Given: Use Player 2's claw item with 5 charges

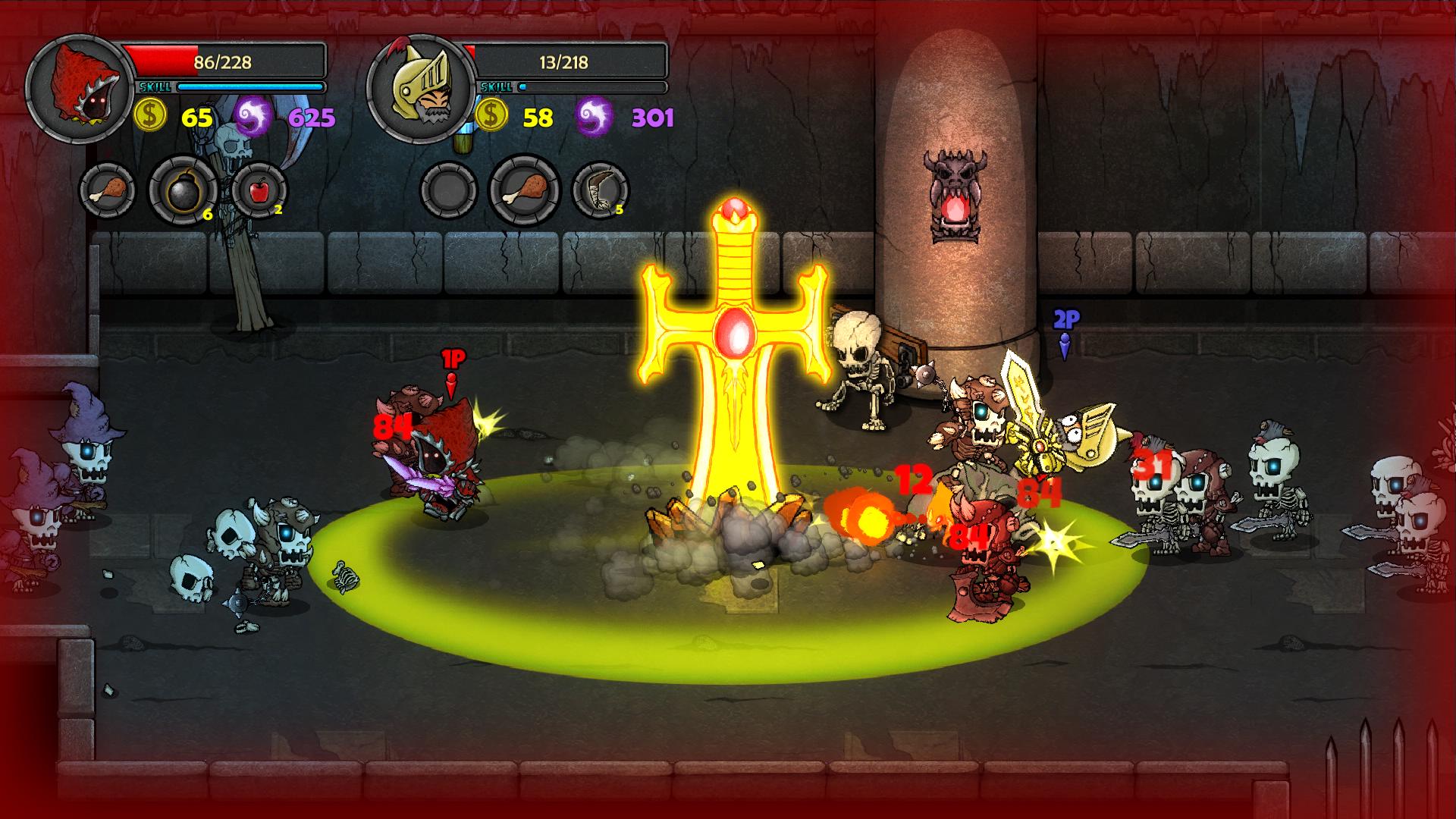Looking at the screenshot, I should click(x=603, y=191).
